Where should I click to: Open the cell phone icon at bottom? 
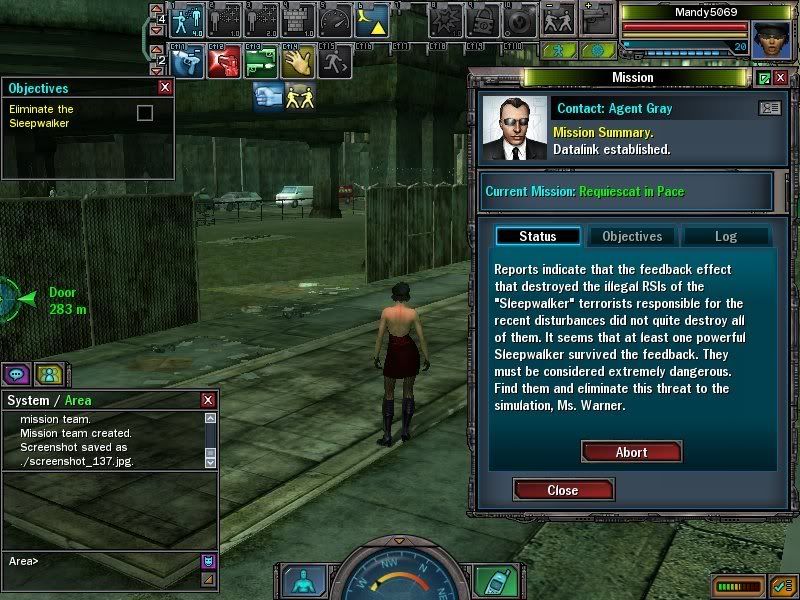tap(489, 580)
